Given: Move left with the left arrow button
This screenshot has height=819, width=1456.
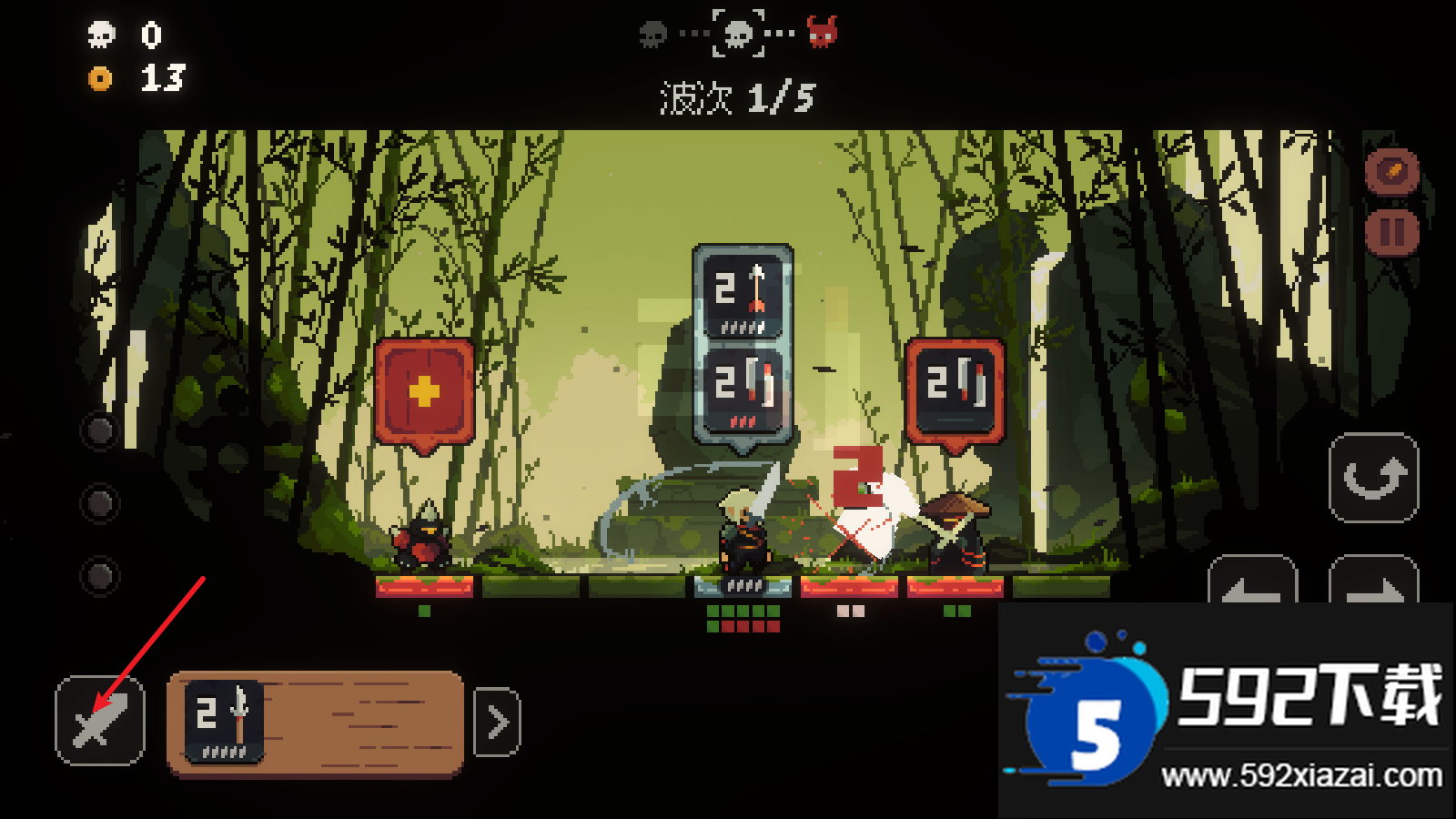Looking at the screenshot, I should tap(1252, 581).
